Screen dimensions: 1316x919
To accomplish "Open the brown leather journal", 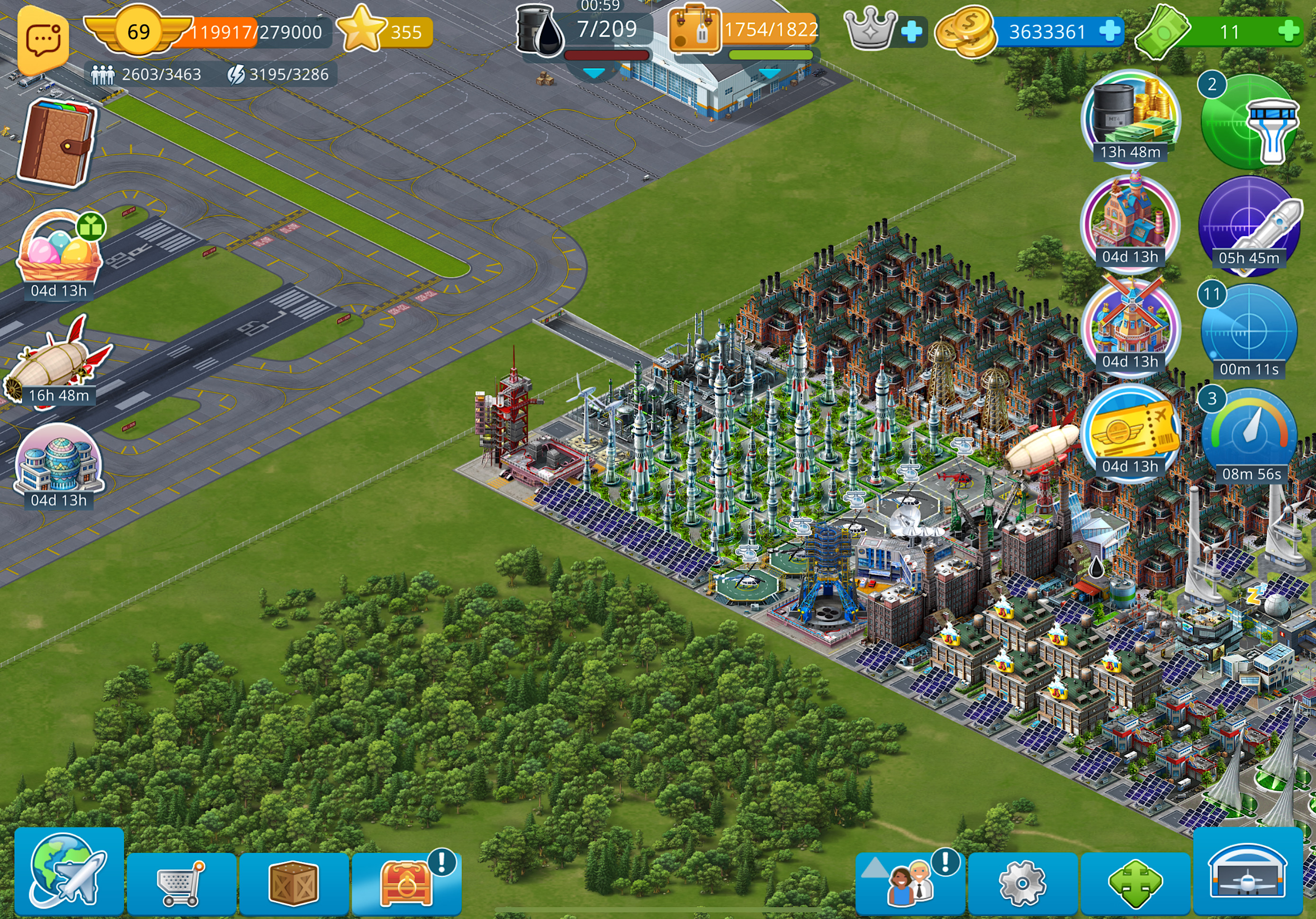I will (x=57, y=144).
